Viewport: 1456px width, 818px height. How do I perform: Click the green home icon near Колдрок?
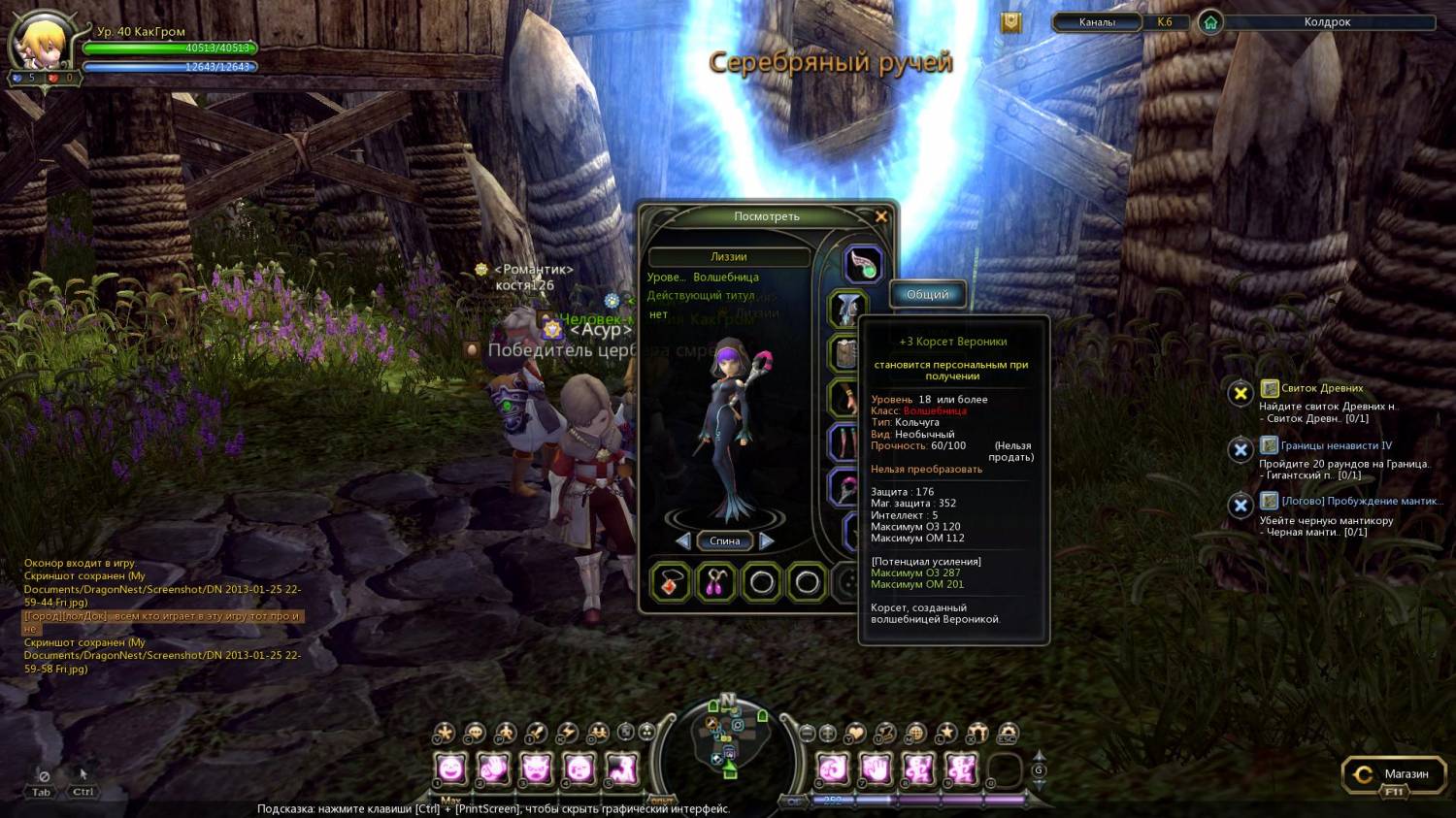point(1210,22)
